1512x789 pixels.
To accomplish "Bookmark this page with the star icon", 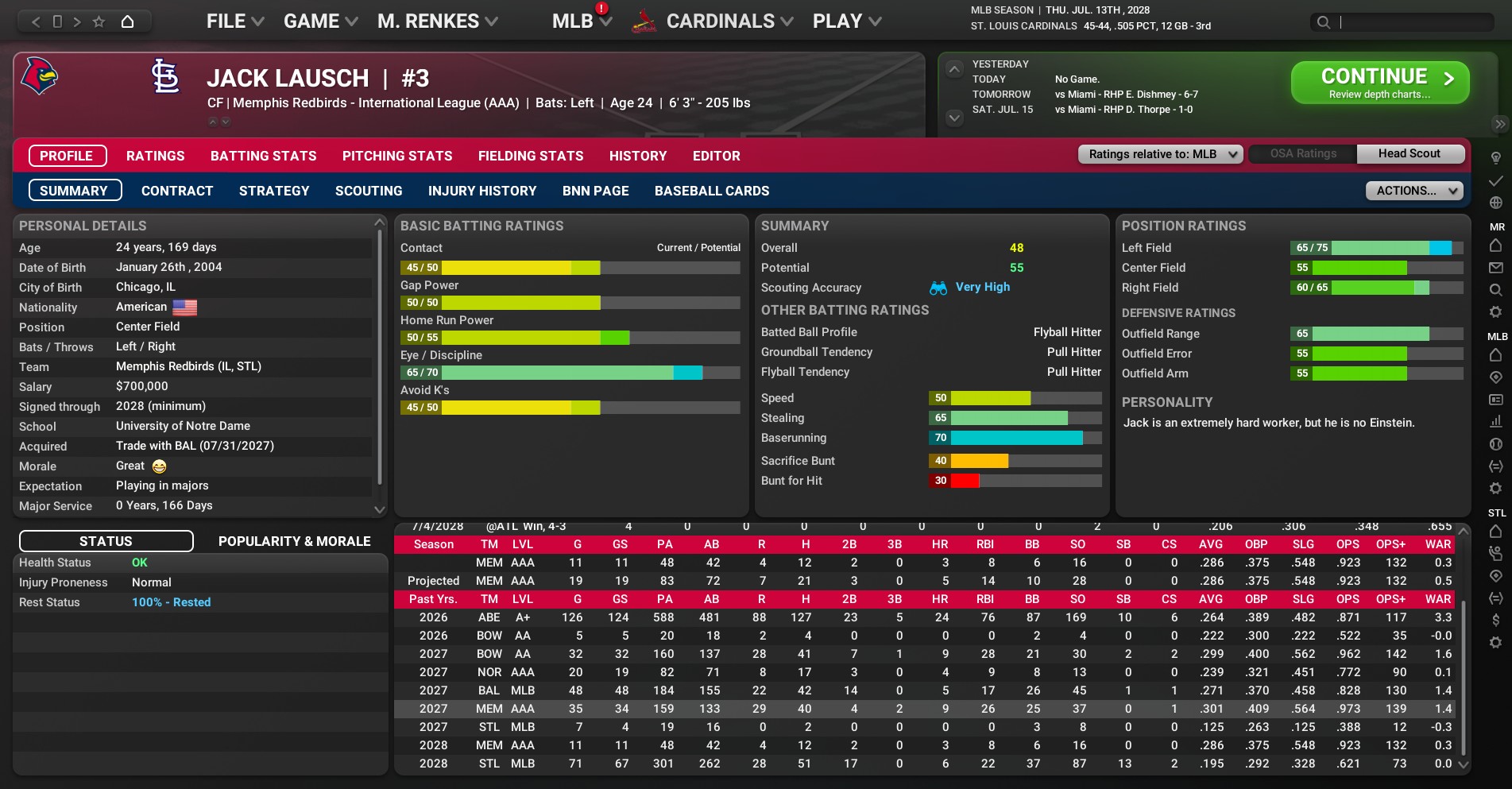I will point(99,21).
